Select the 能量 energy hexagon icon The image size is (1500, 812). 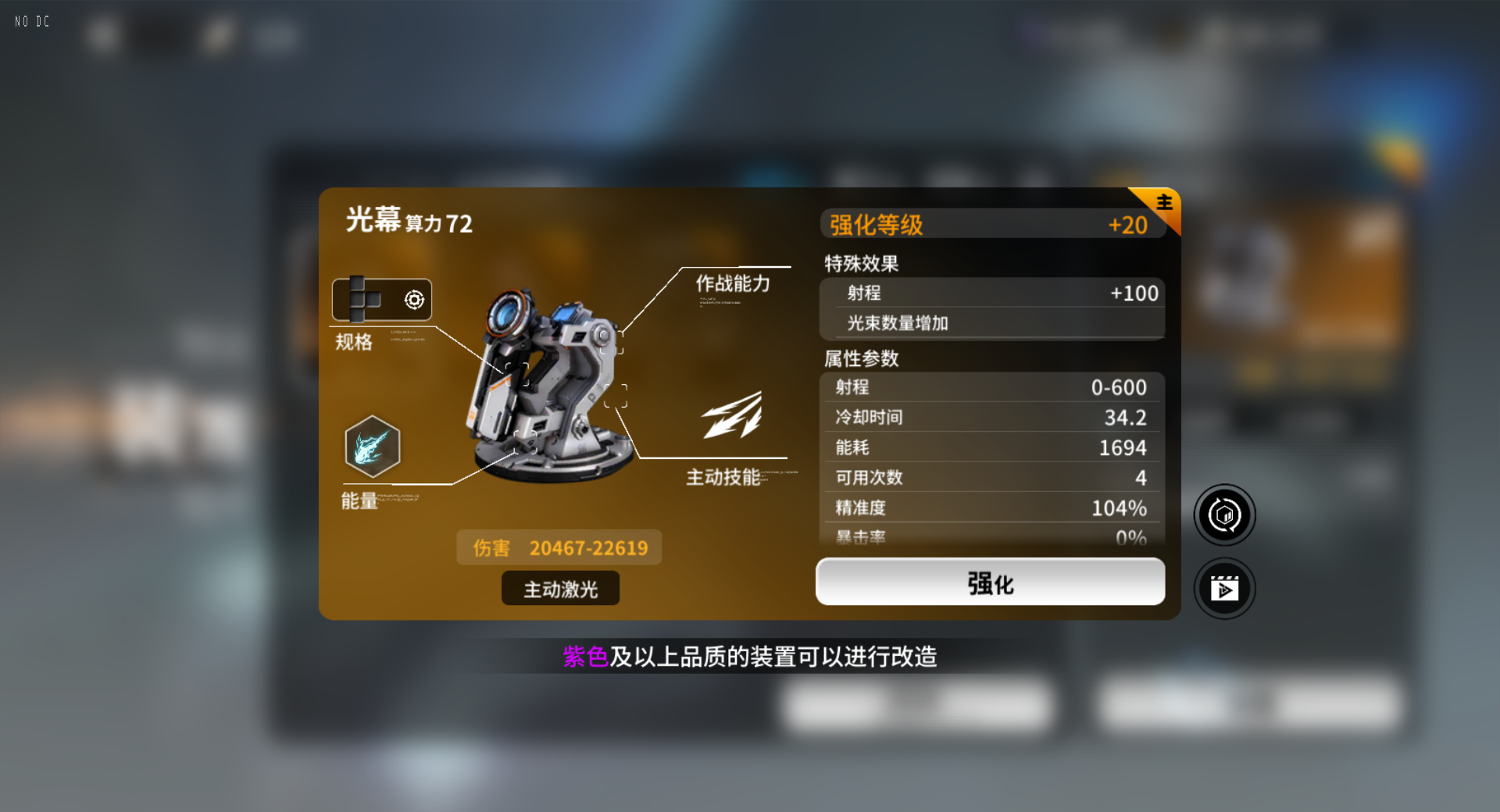click(x=373, y=445)
